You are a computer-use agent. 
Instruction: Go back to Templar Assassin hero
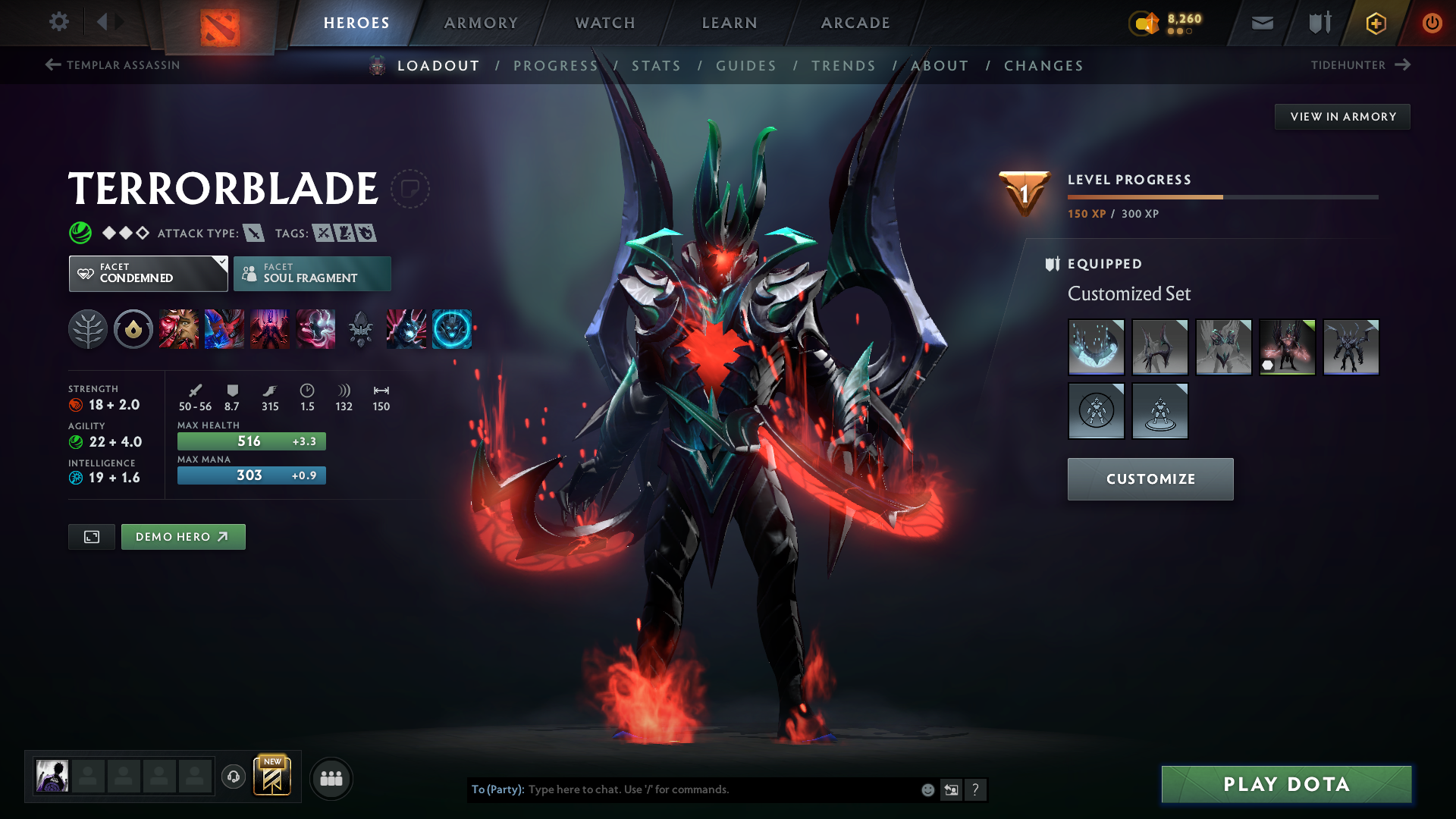114,64
